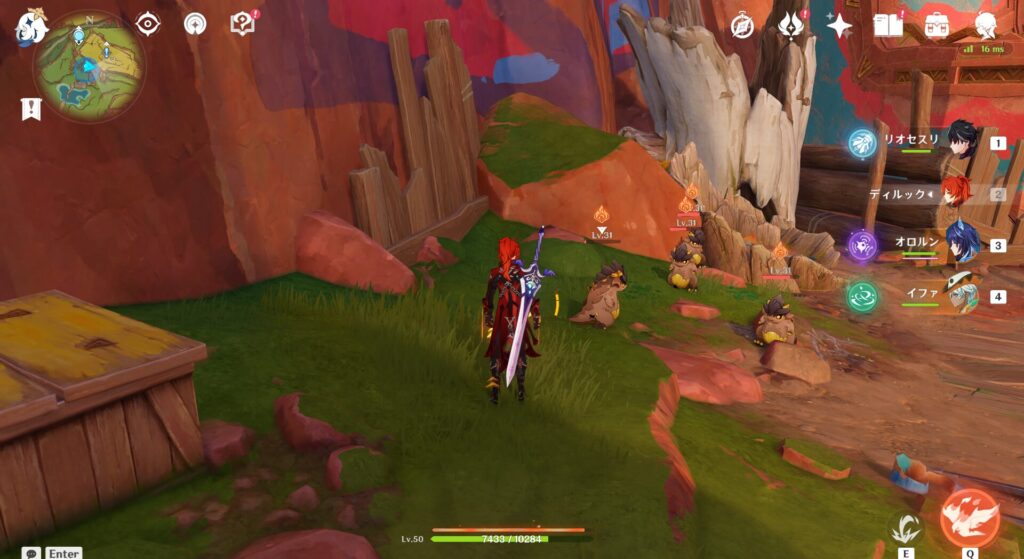Open the winged events icon

[x=791, y=25]
